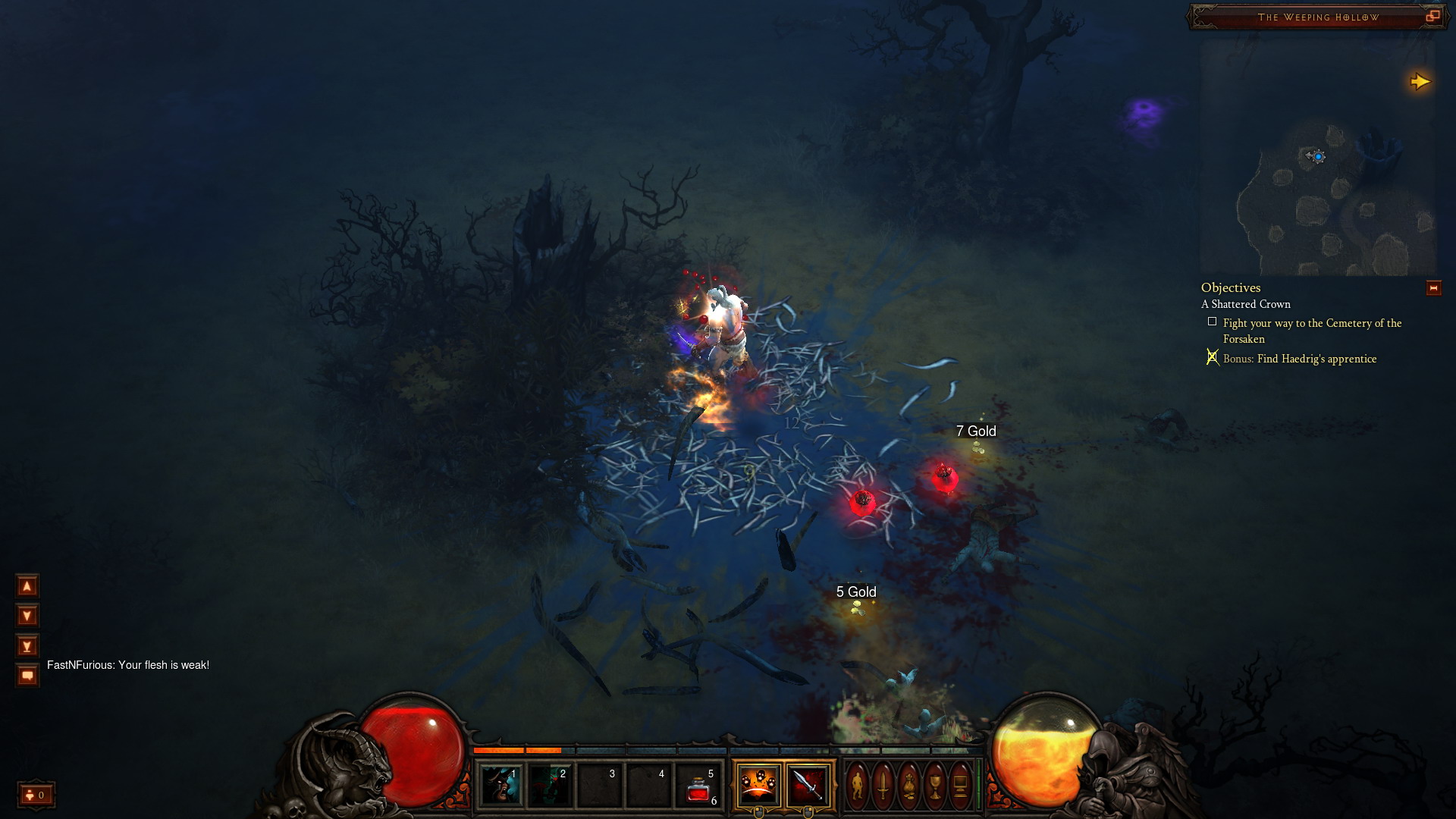This screenshot has width=1456, height=819.
Task: Select the Find Haedrig's apprentice bonus objective
Action: click(x=1300, y=359)
